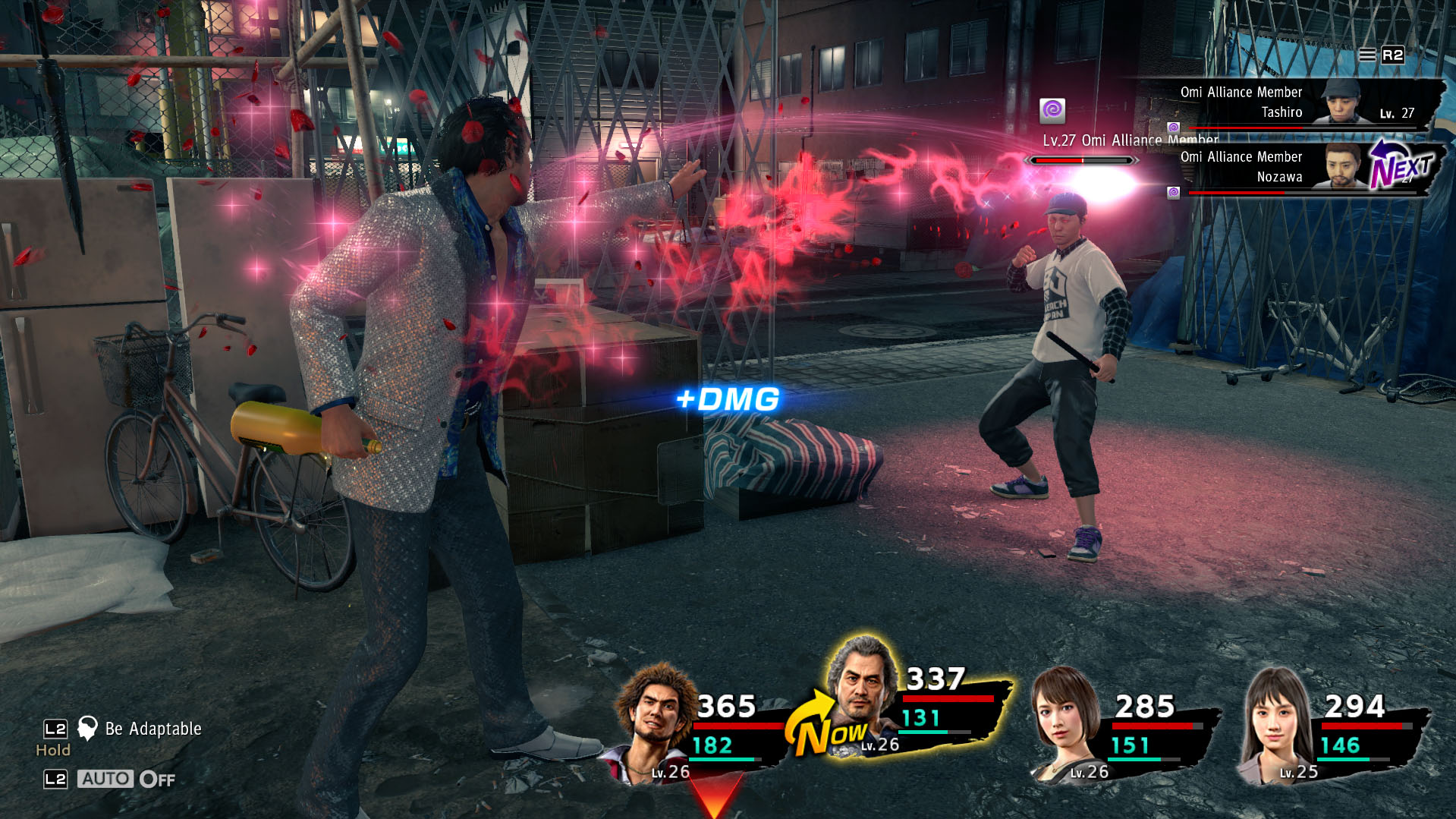Toggle the AUTO battle setting
Image resolution: width=1456 pixels, height=819 pixels.
tap(106, 779)
